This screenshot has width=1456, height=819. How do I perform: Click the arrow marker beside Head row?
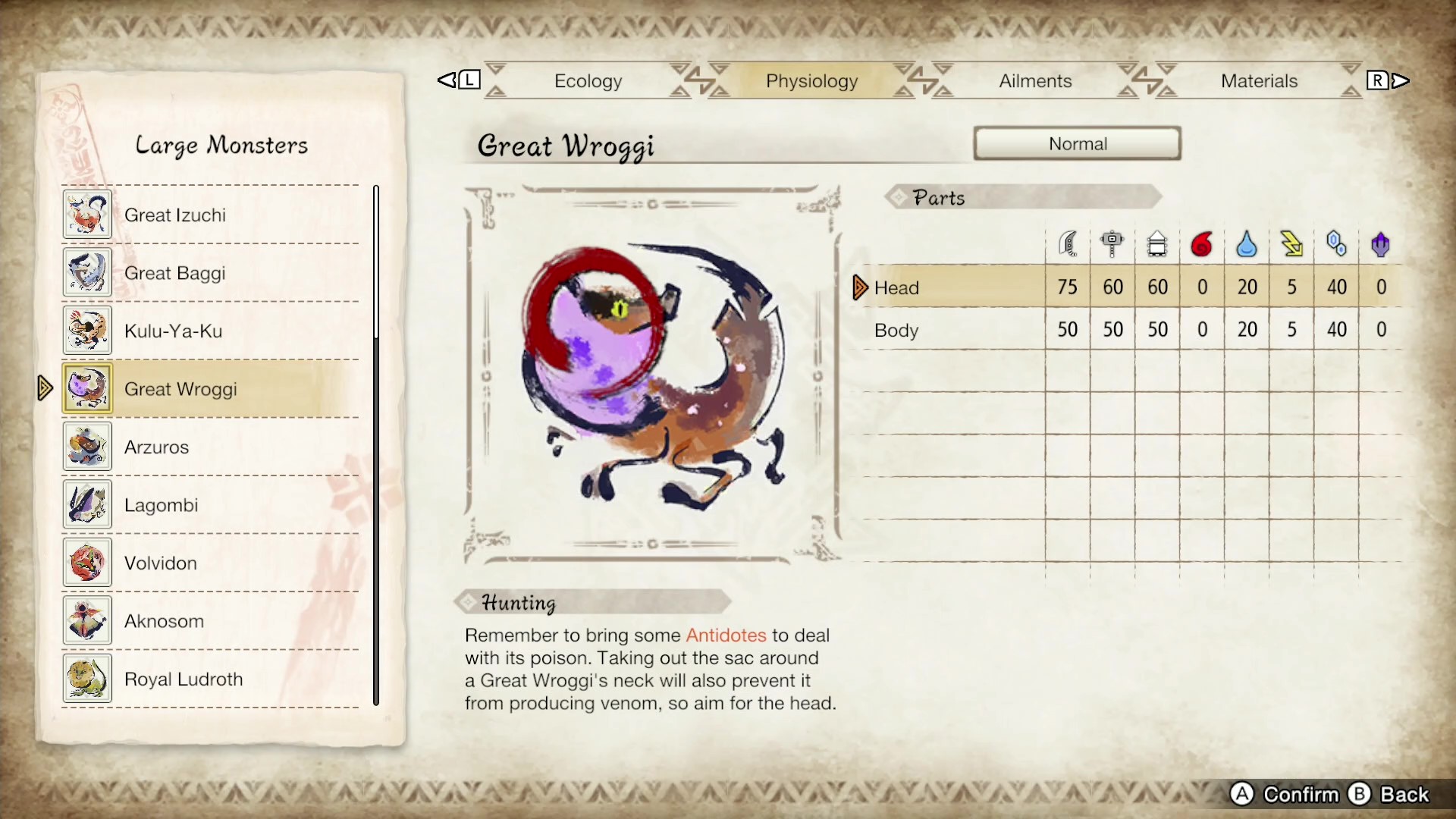pyautogui.click(x=859, y=287)
